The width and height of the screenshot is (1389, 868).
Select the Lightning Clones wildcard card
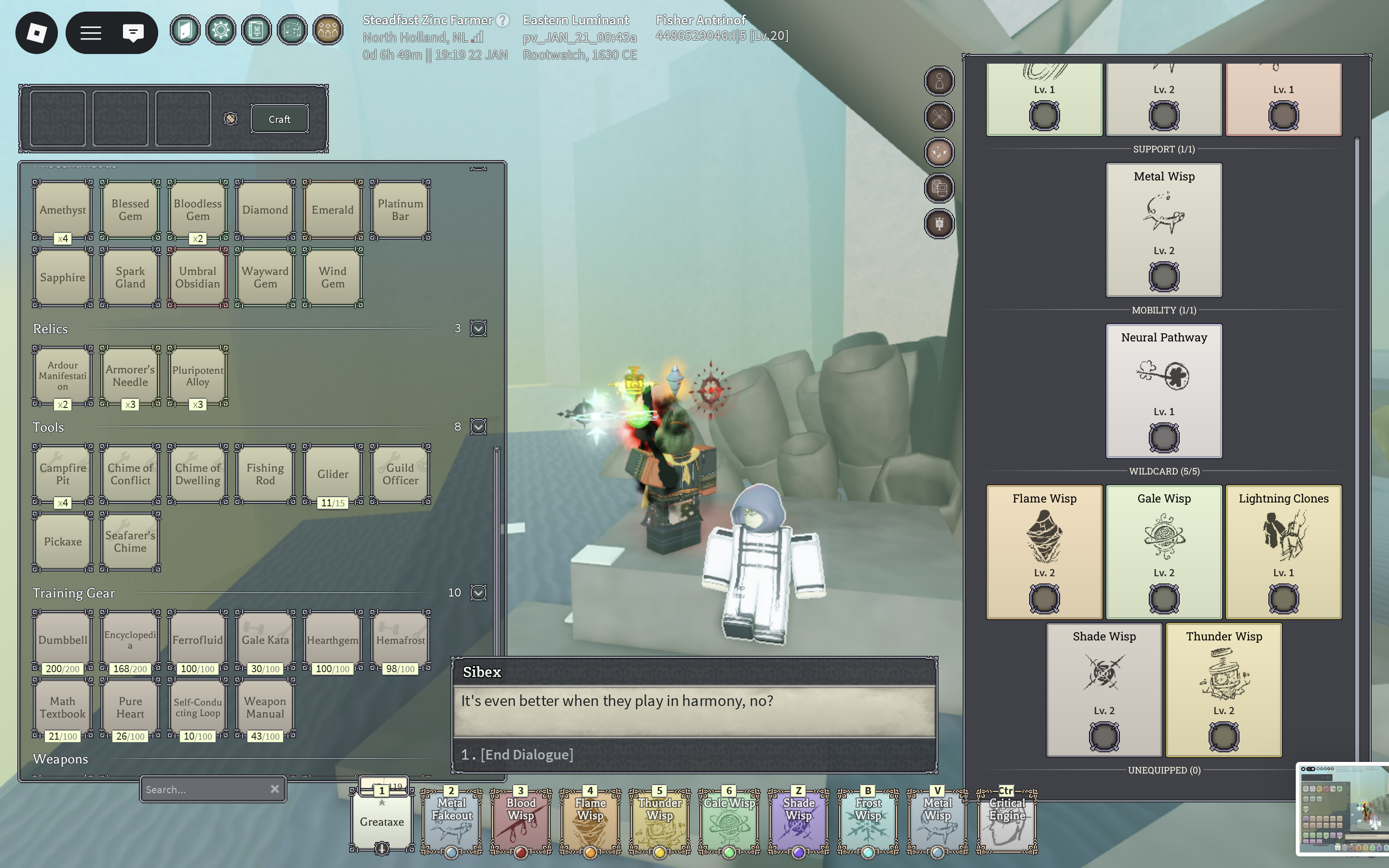(x=1283, y=551)
